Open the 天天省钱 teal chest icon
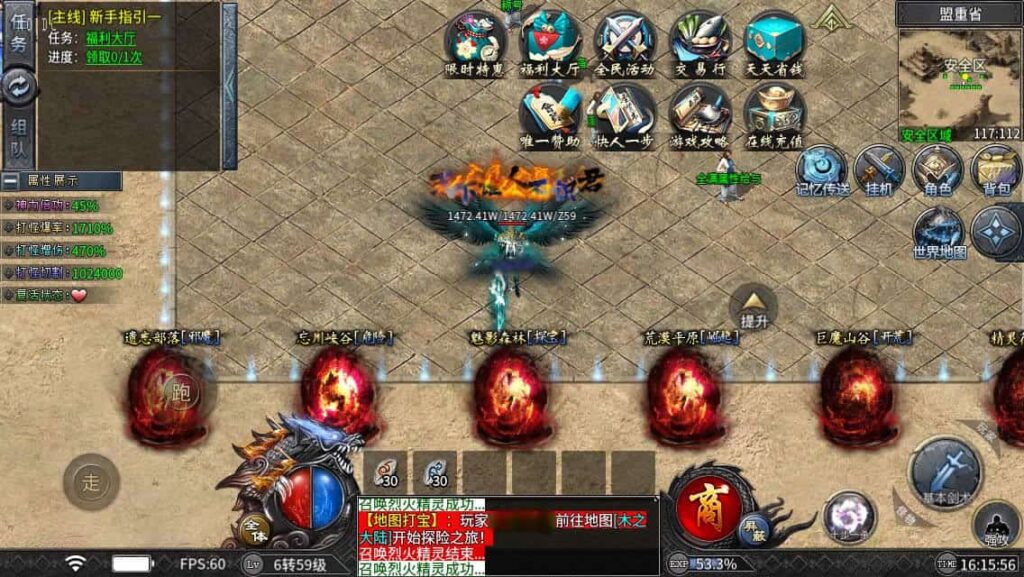This screenshot has width=1024, height=577. coord(775,40)
